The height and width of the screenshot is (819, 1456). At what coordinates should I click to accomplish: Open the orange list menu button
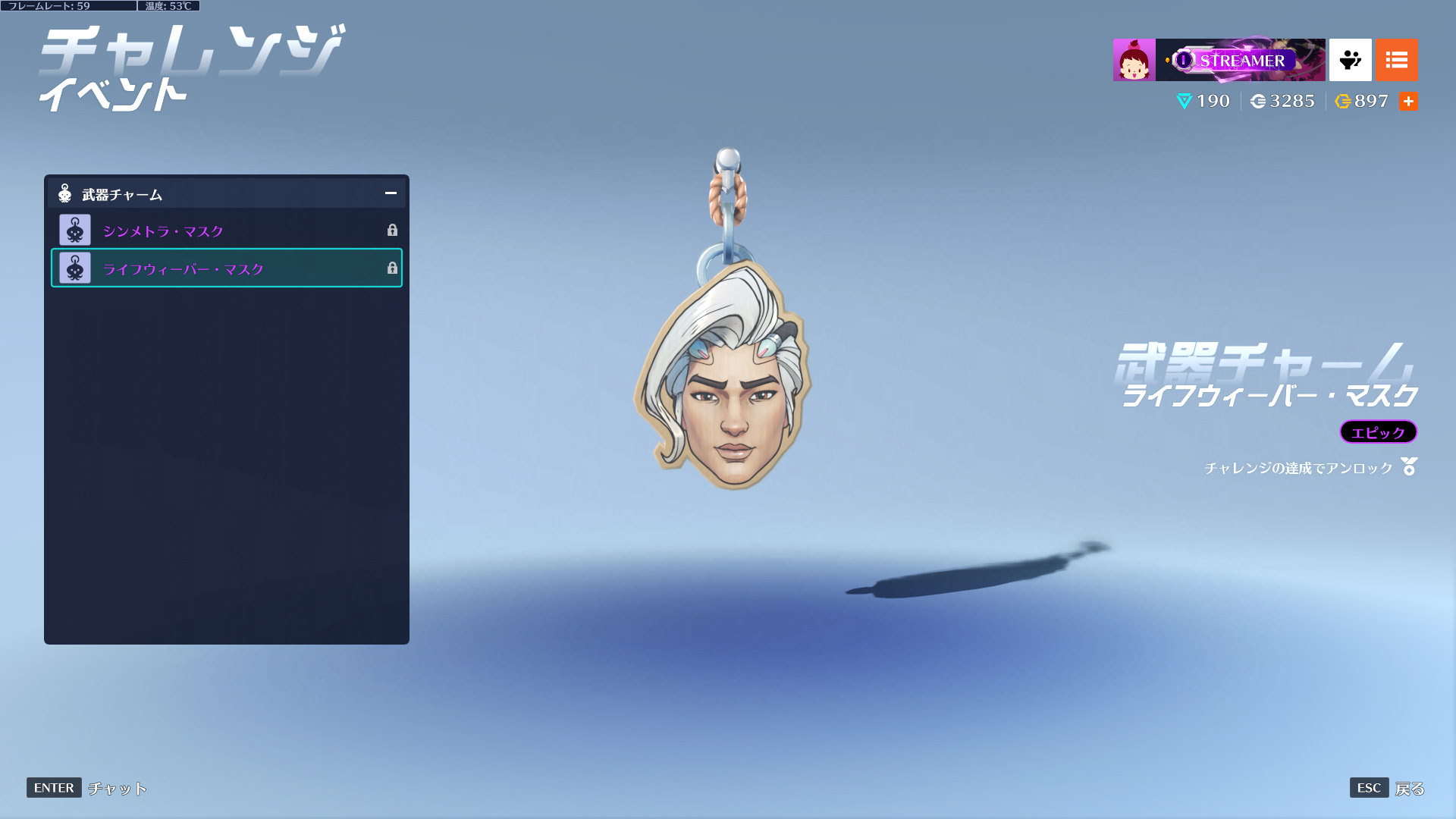pyautogui.click(x=1396, y=60)
